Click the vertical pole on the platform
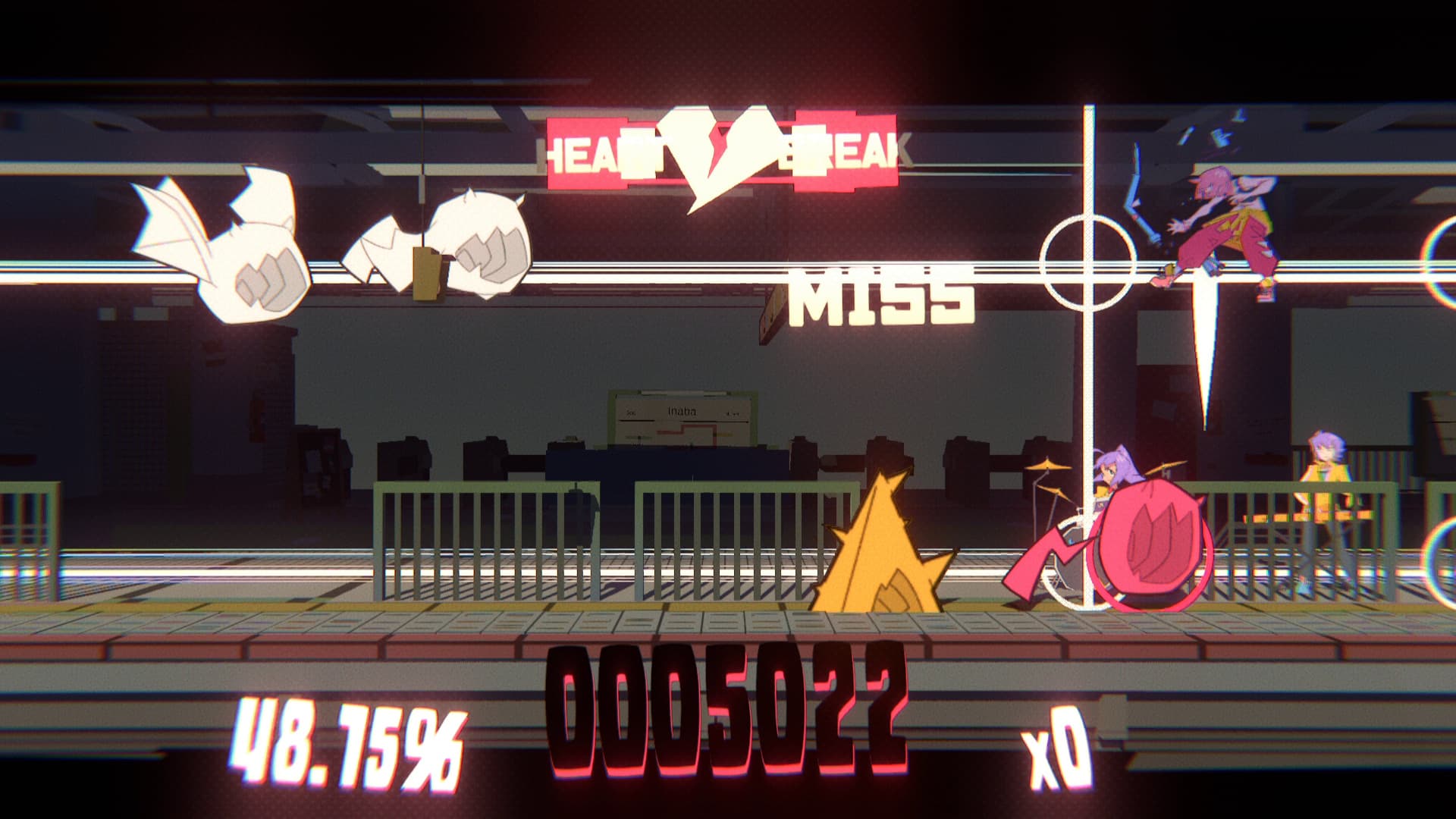Image resolution: width=1456 pixels, height=819 pixels. pos(1090,379)
